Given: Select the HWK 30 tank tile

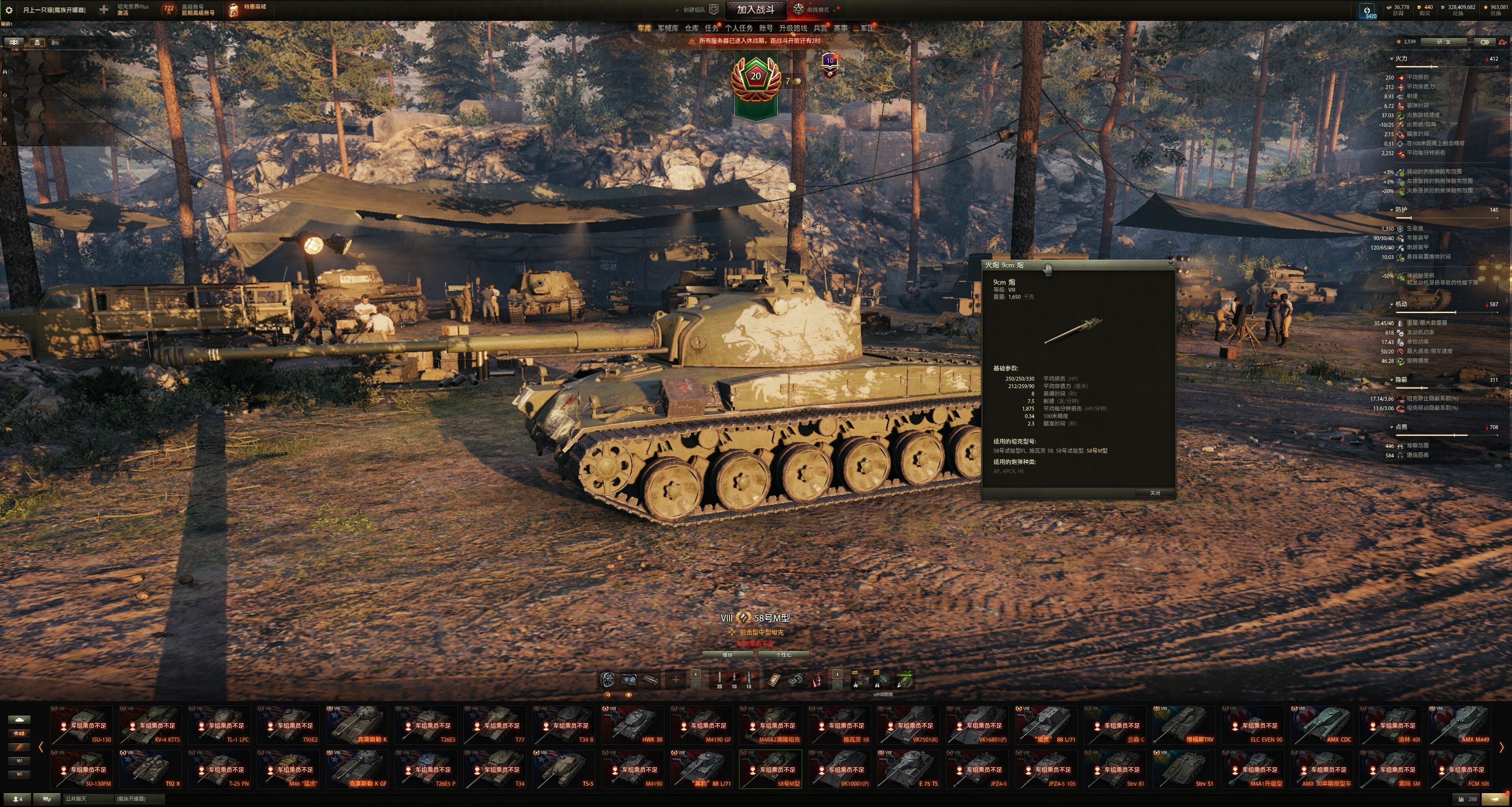Looking at the screenshot, I should point(633,726).
